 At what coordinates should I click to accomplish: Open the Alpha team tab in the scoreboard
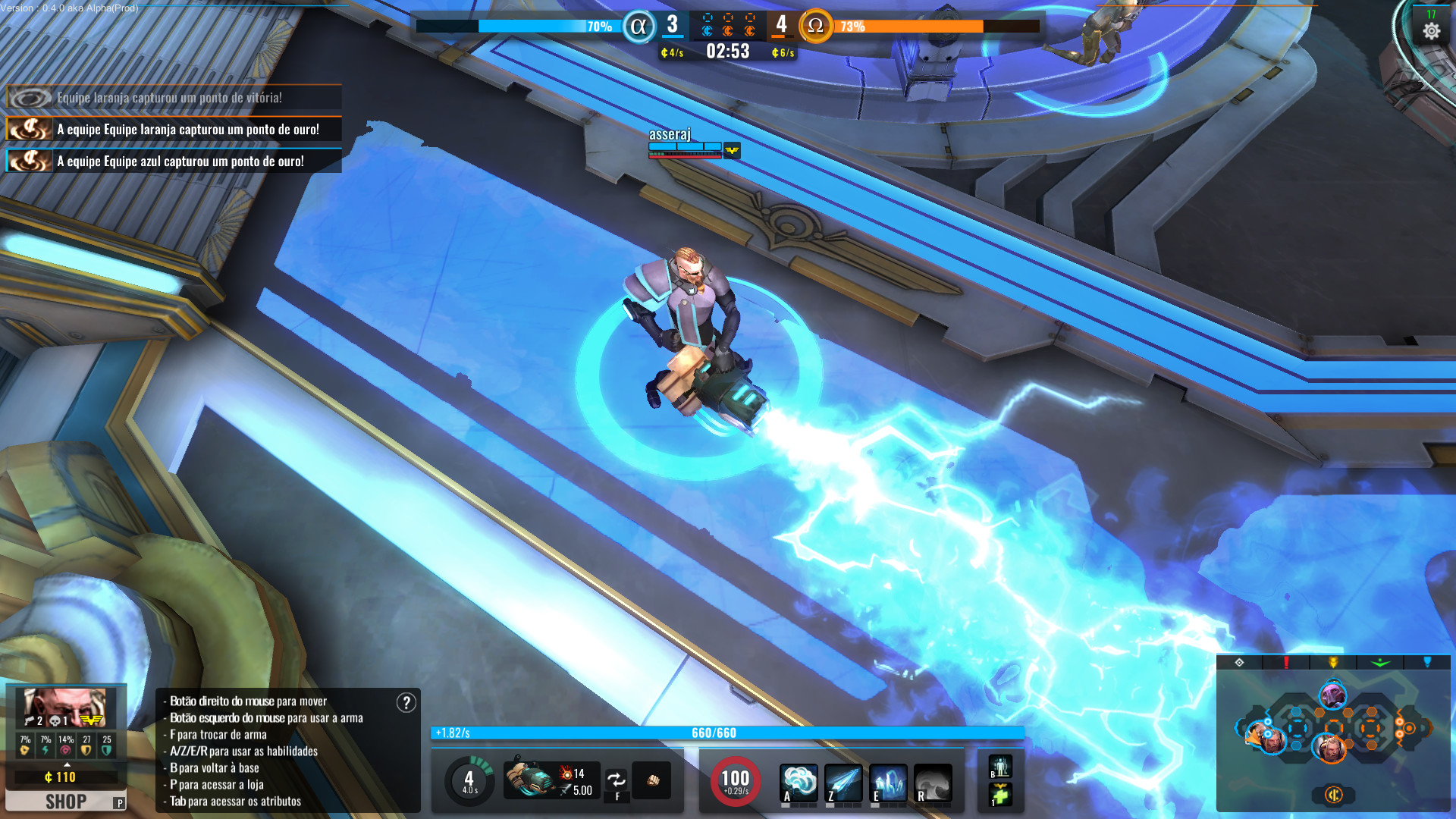[638, 24]
